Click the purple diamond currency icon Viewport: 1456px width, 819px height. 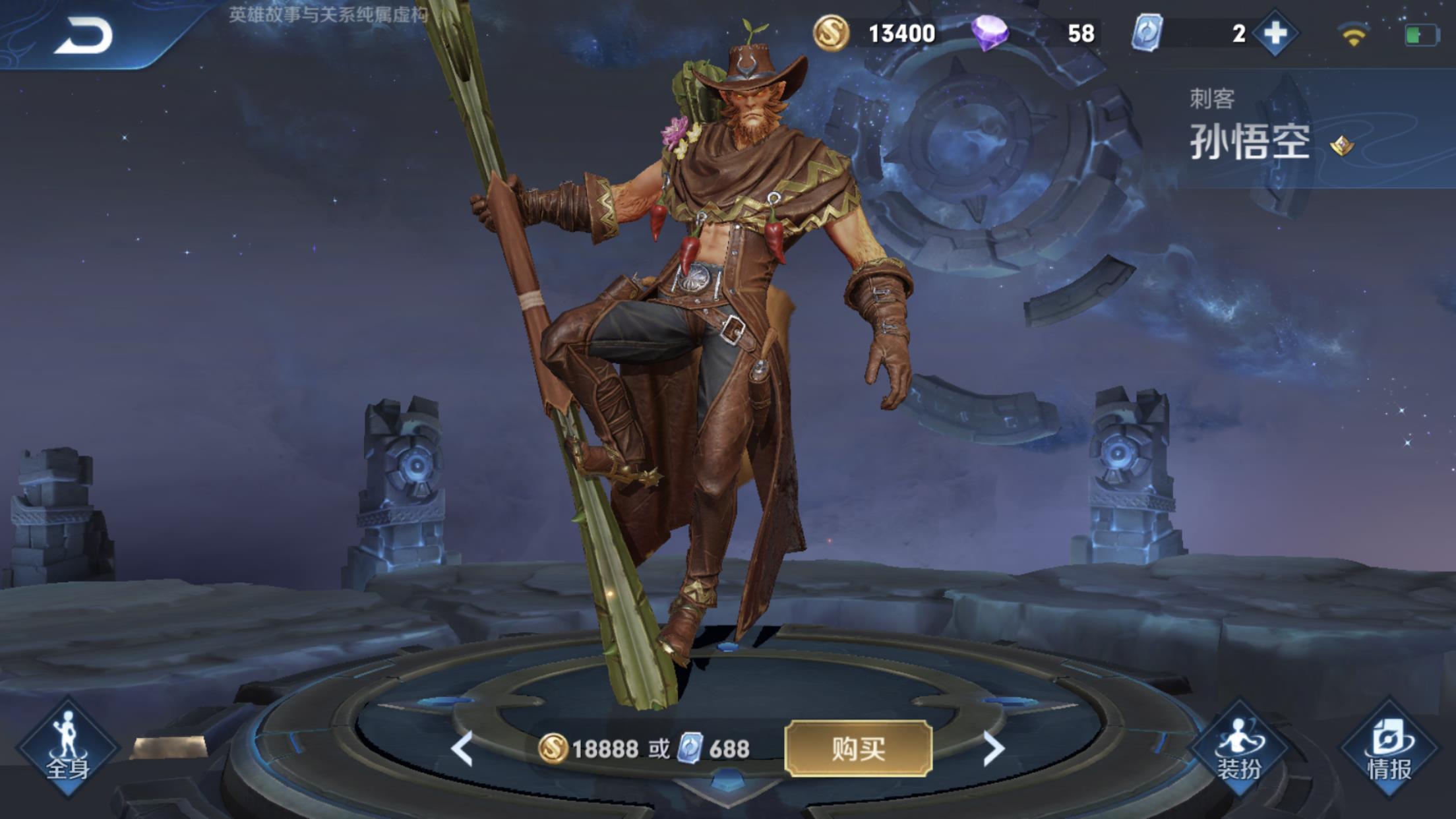[989, 33]
